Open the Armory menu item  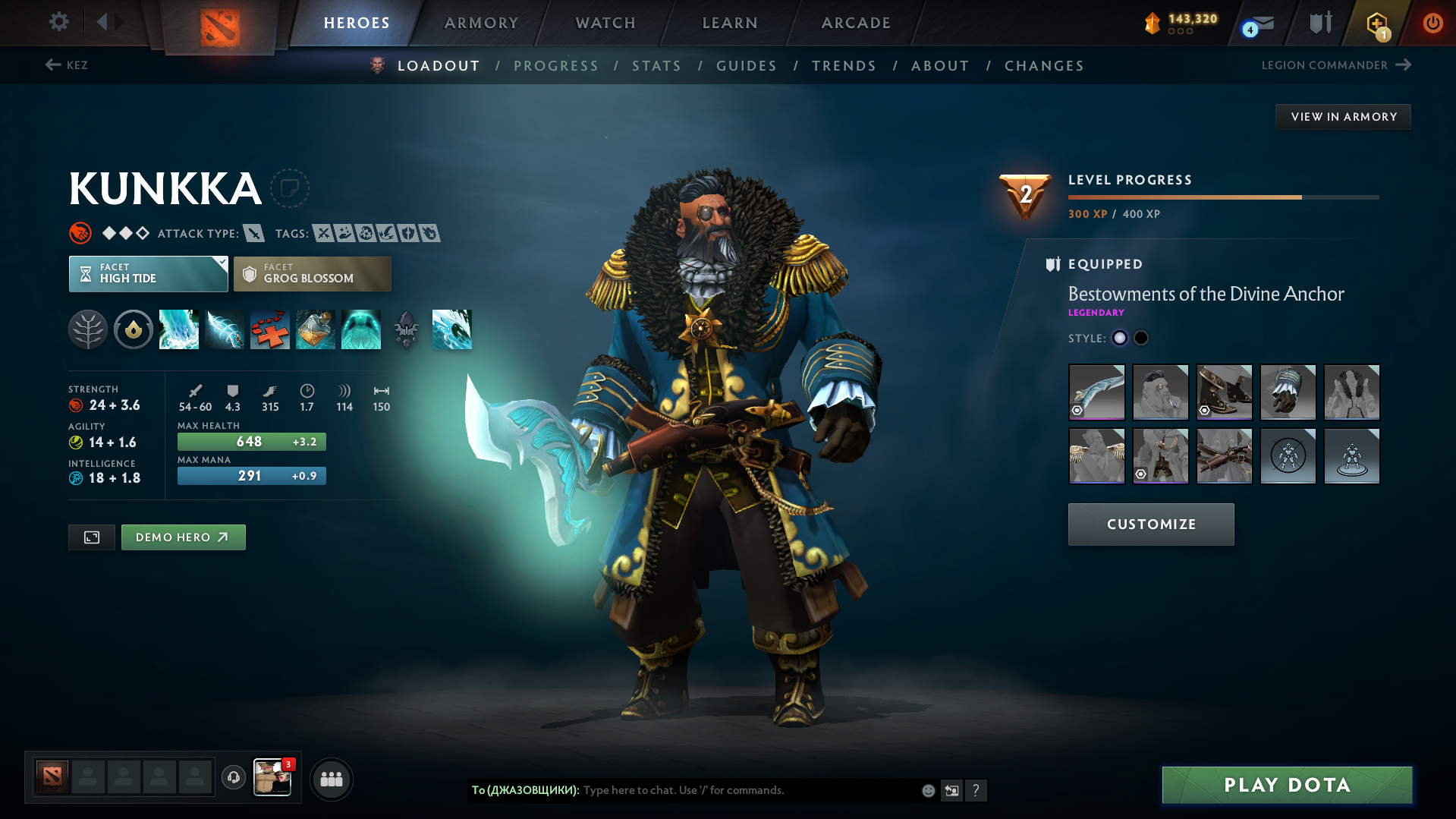click(x=481, y=23)
